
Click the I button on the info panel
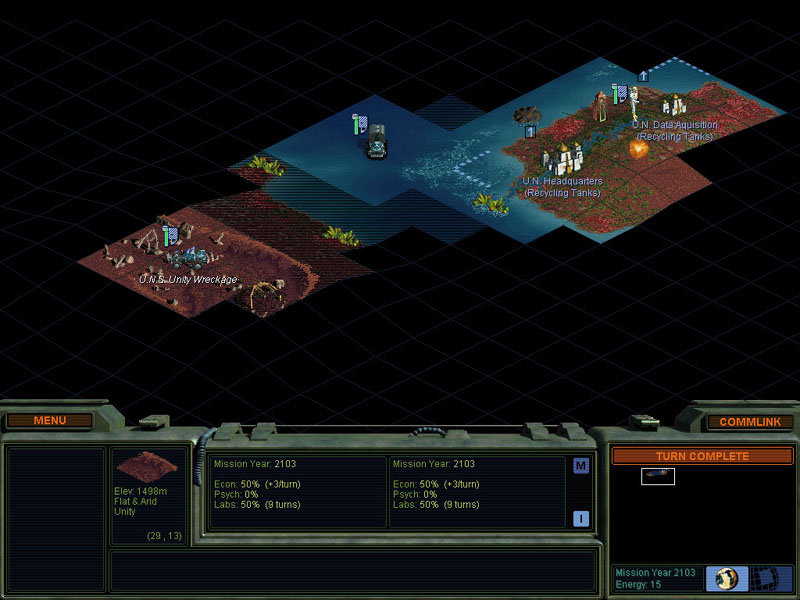coord(581,518)
